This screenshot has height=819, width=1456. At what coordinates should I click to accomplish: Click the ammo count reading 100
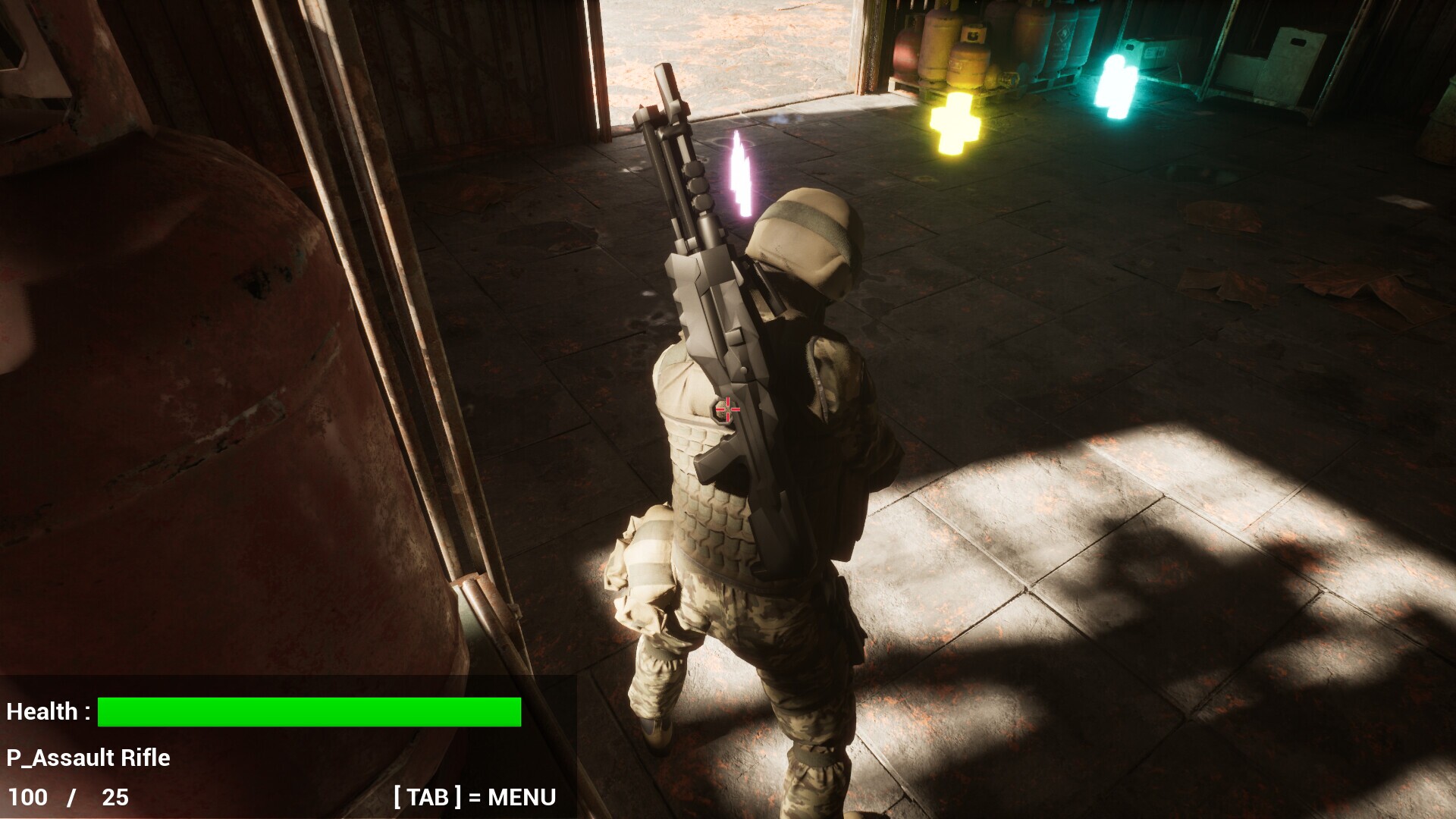click(x=27, y=798)
